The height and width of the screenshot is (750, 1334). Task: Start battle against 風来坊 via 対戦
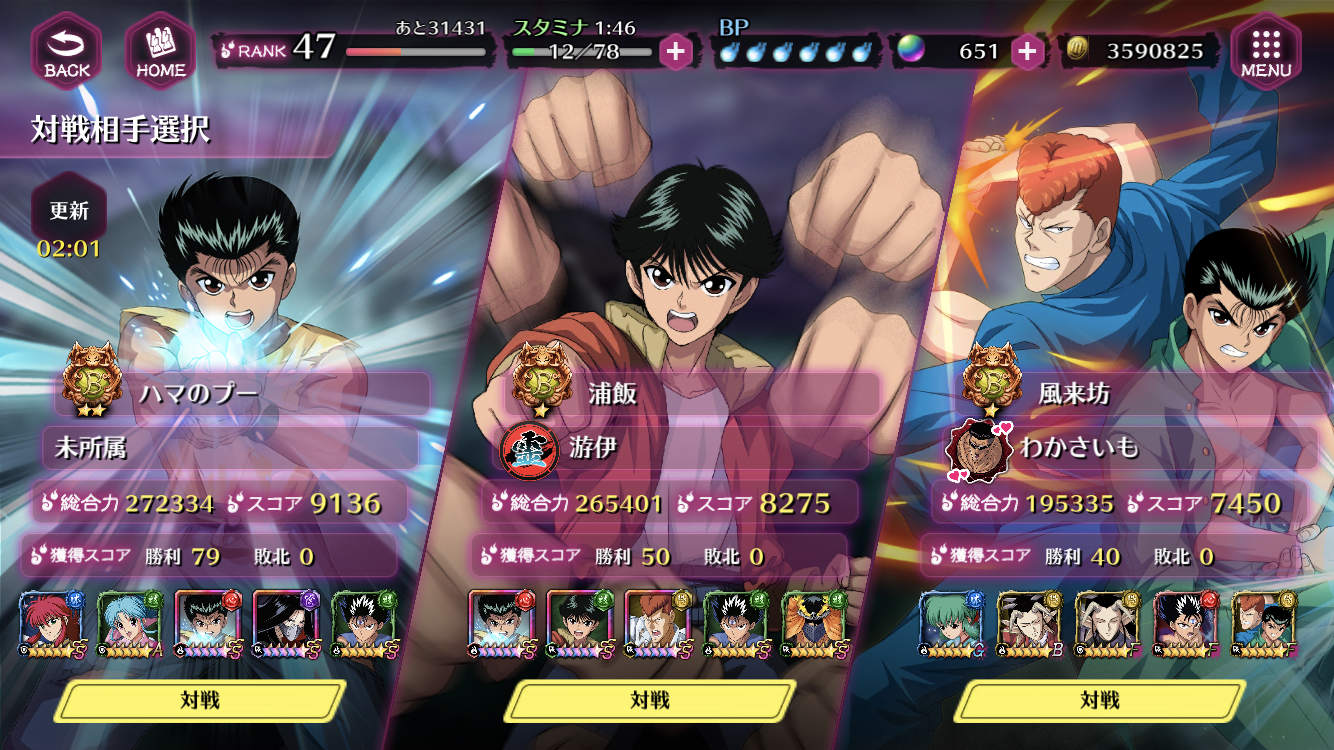[1100, 700]
